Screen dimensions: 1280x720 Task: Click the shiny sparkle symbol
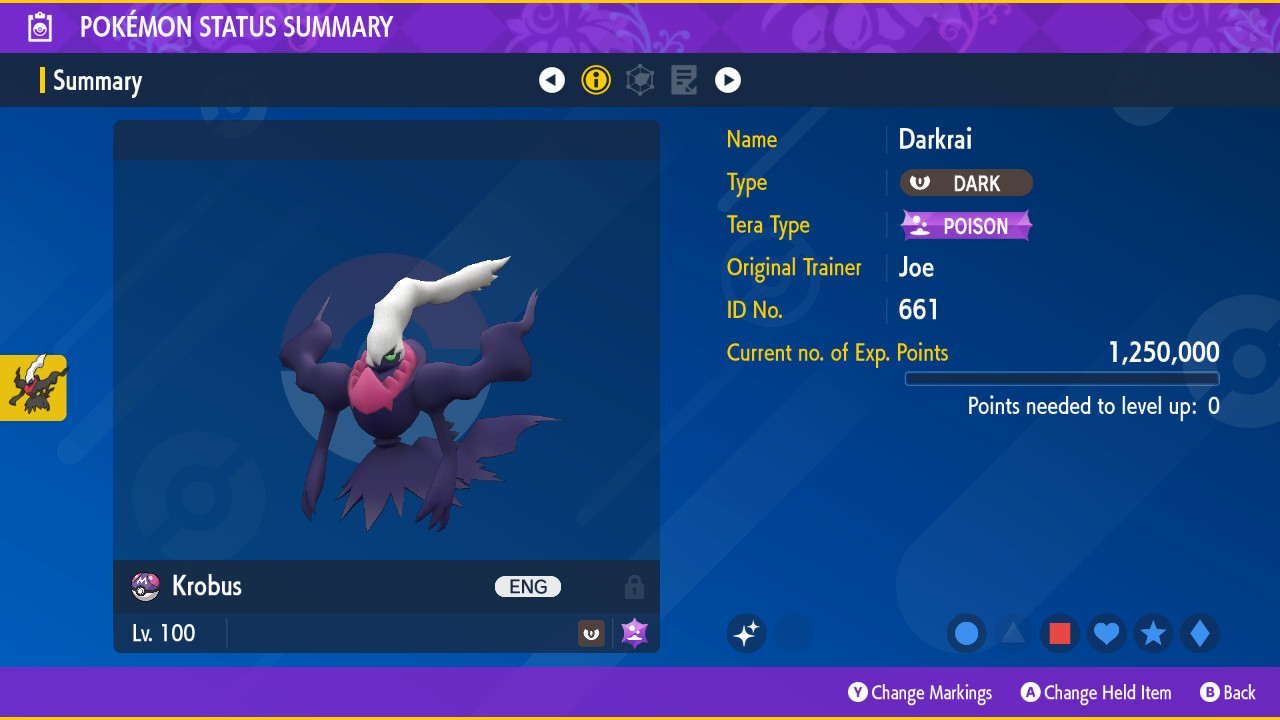[x=746, y=633]
